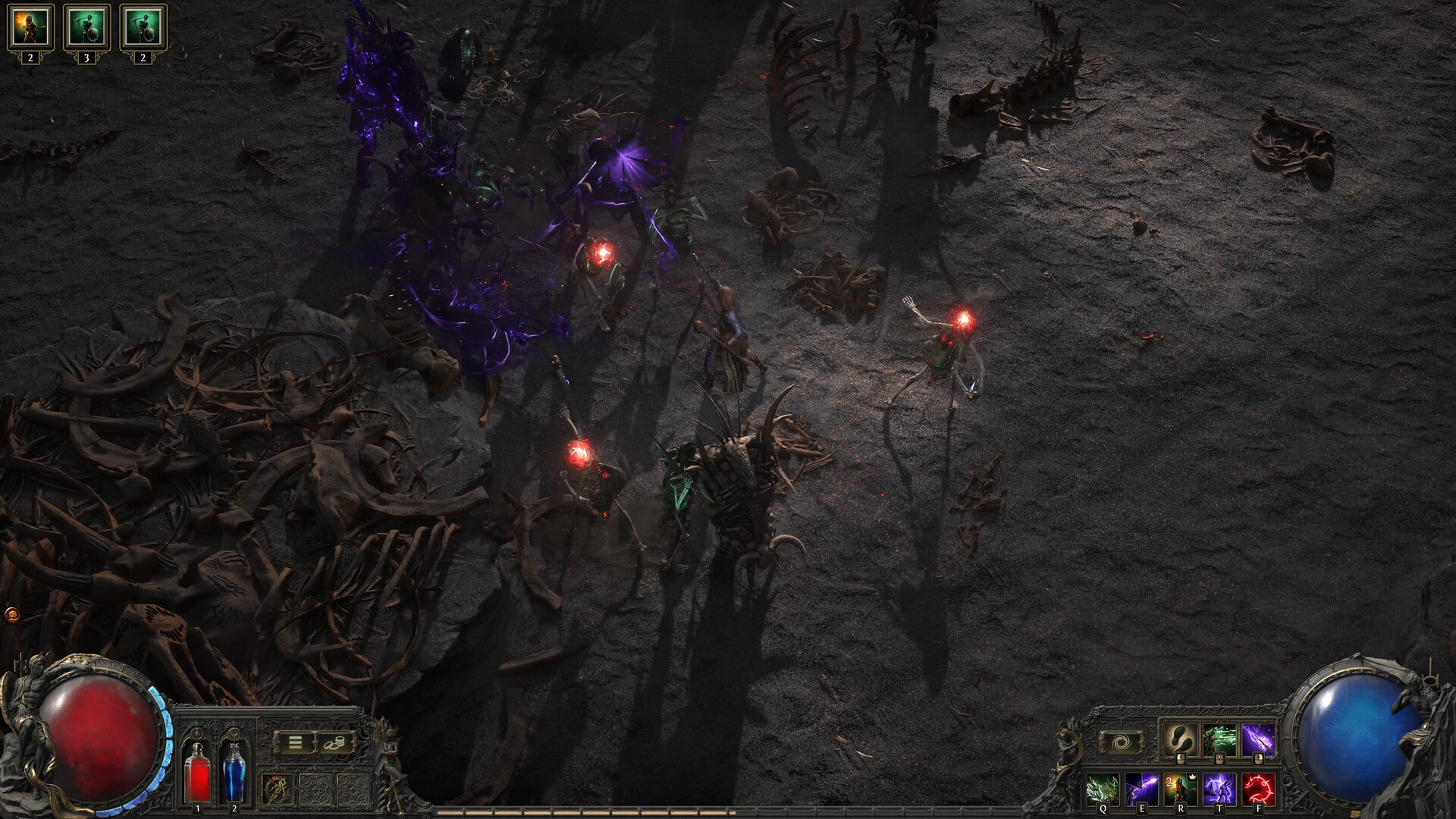Open the swirling portal icon beside the mana globe
The width and height of the screenshot is (1456, 819).
click(1123, 742)
